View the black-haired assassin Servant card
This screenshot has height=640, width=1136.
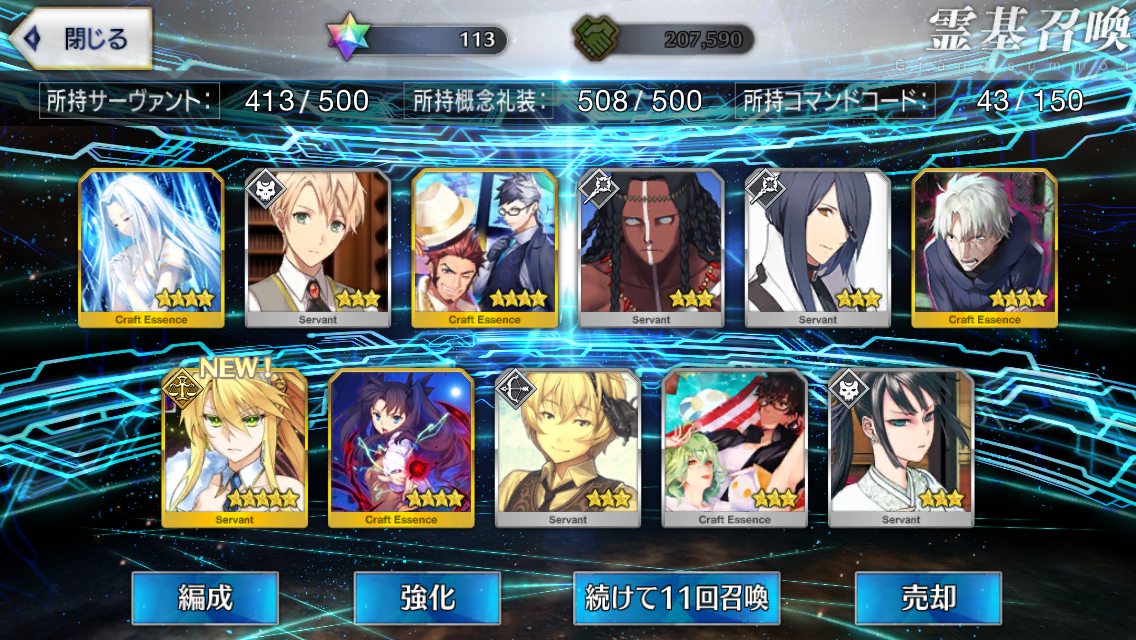pyautogui.click(x=901, y=447)
